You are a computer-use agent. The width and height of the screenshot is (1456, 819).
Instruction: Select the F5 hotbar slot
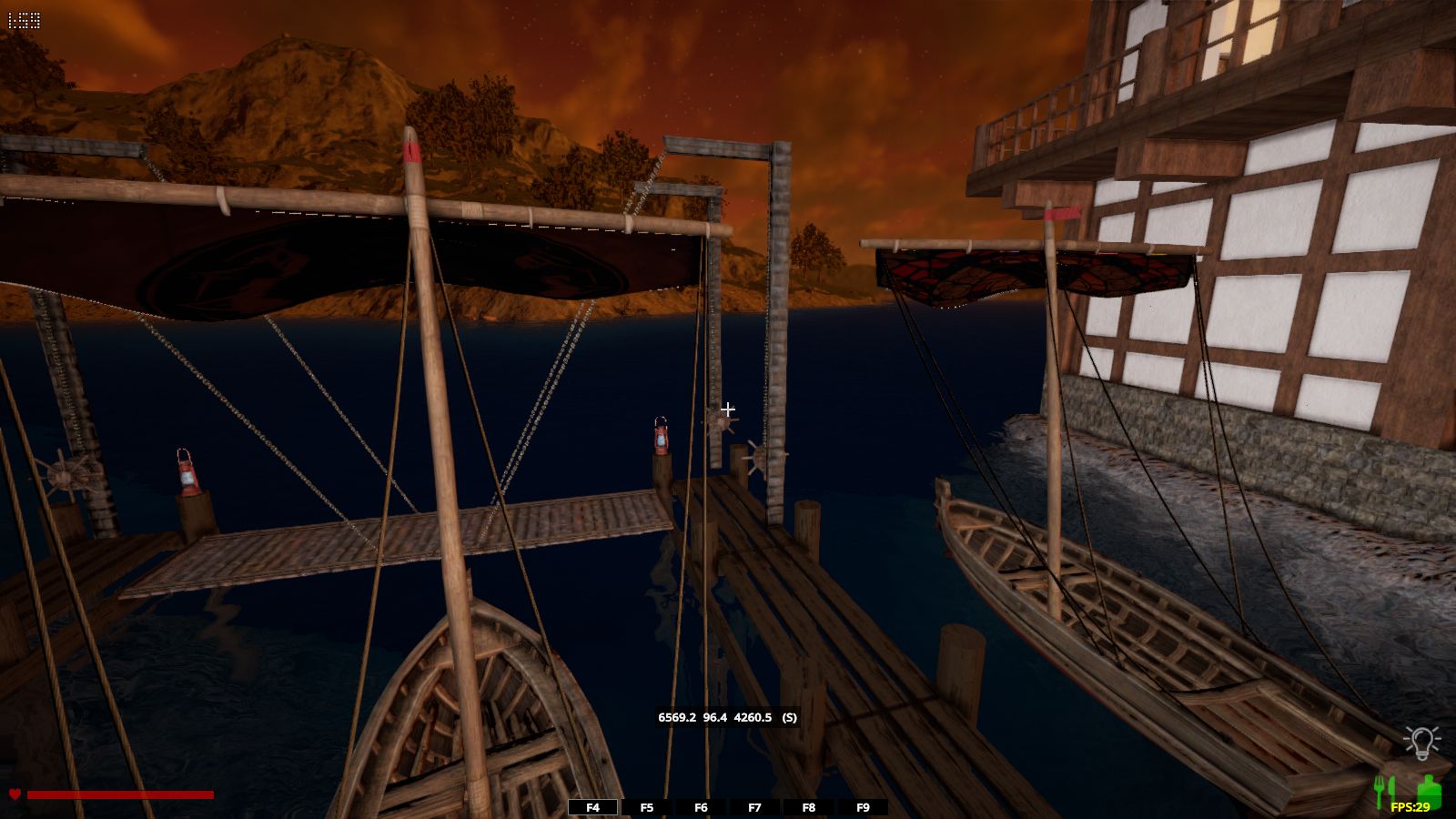[x=647, y=807]
